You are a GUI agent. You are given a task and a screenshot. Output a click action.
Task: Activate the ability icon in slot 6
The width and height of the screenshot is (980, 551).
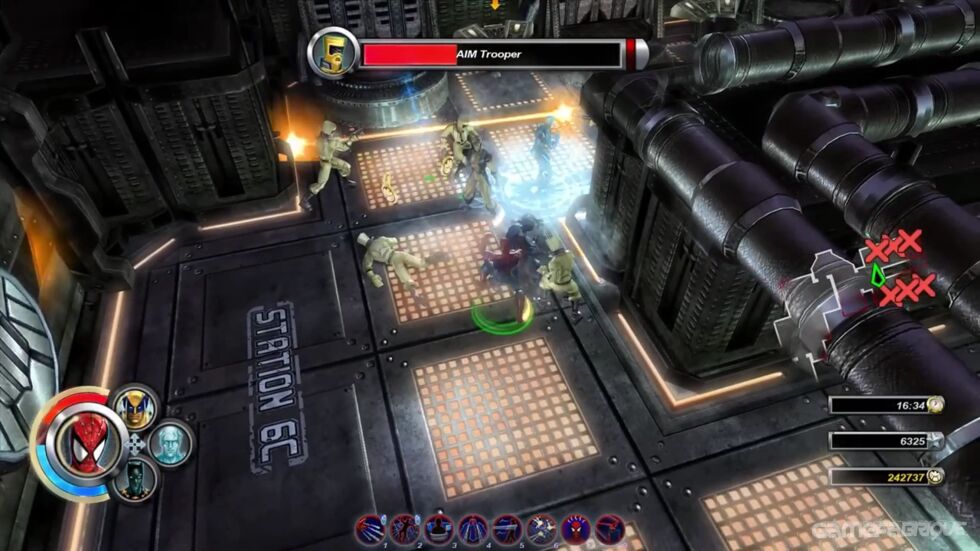tap(543, 529)
